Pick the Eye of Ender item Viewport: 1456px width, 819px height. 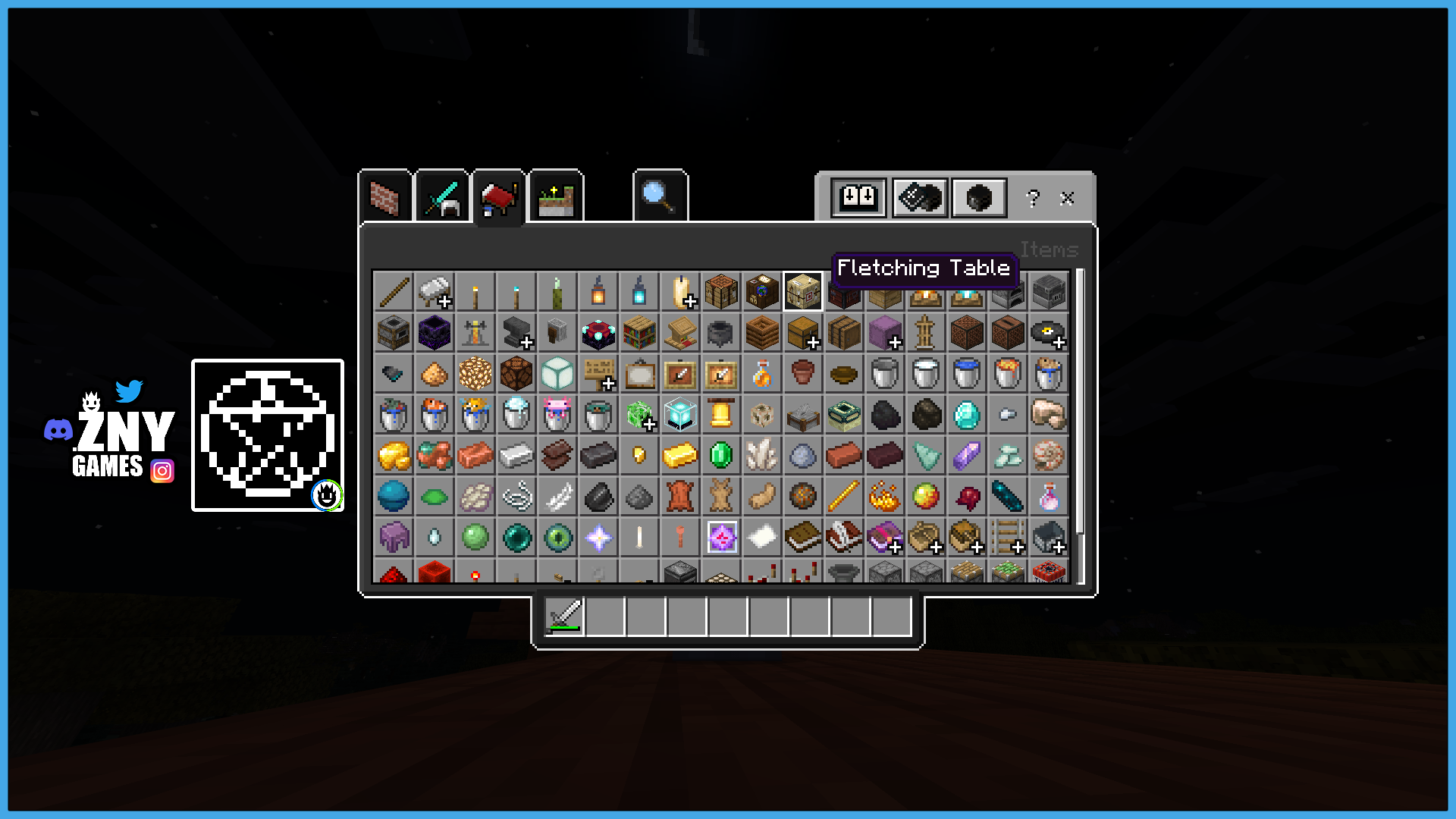(557, 538)
